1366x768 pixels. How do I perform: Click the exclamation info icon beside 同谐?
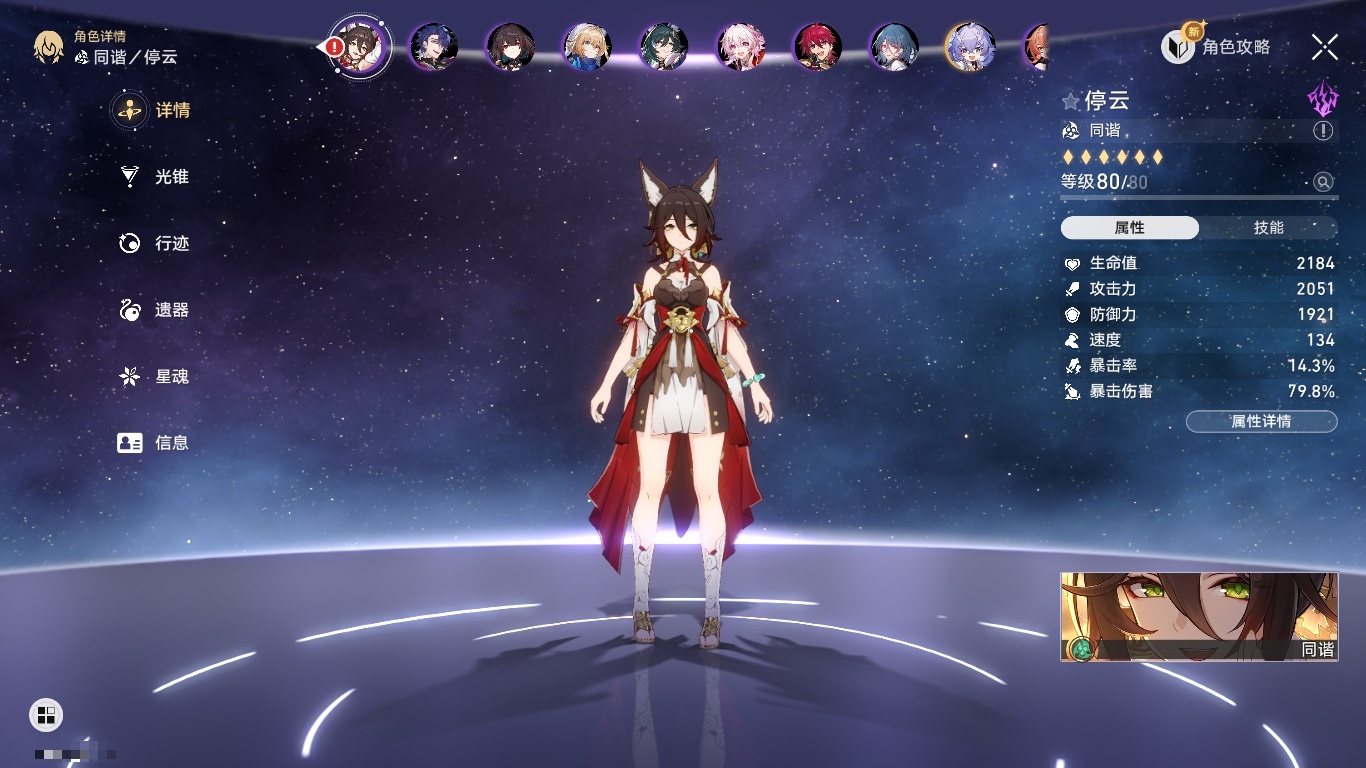coord(1323,131)
